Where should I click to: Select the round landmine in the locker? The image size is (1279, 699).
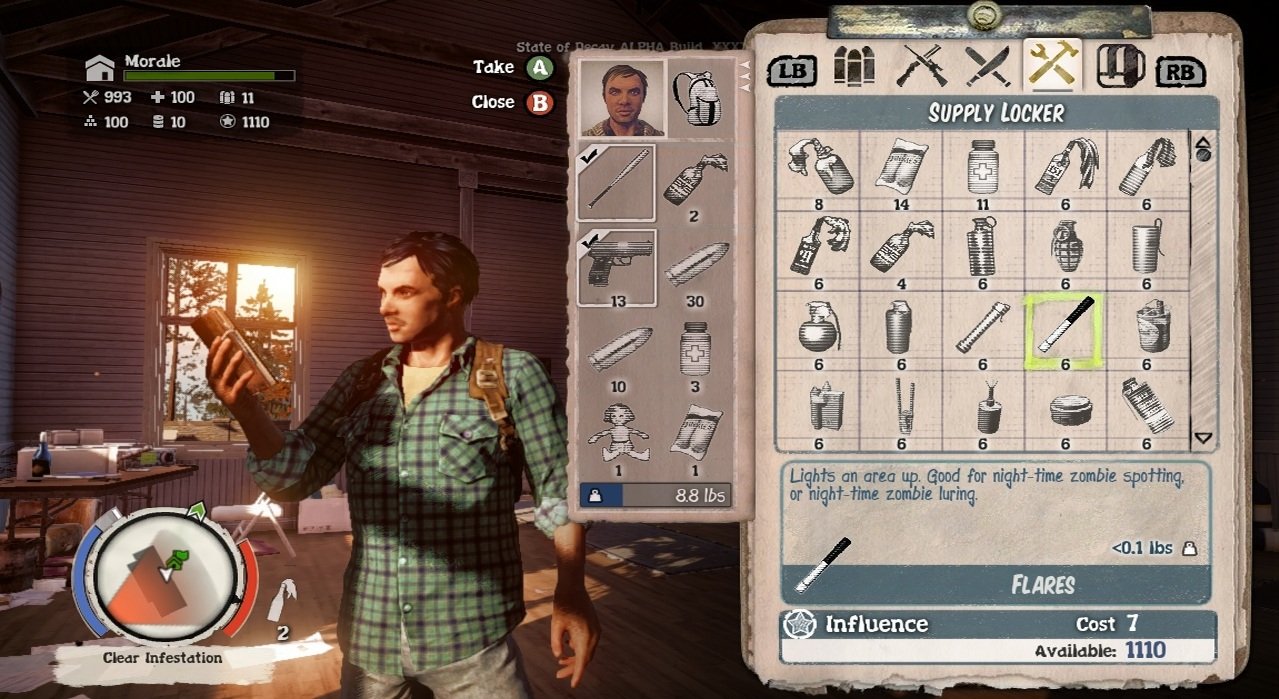pyautogui.click(x=1065, y=408)
